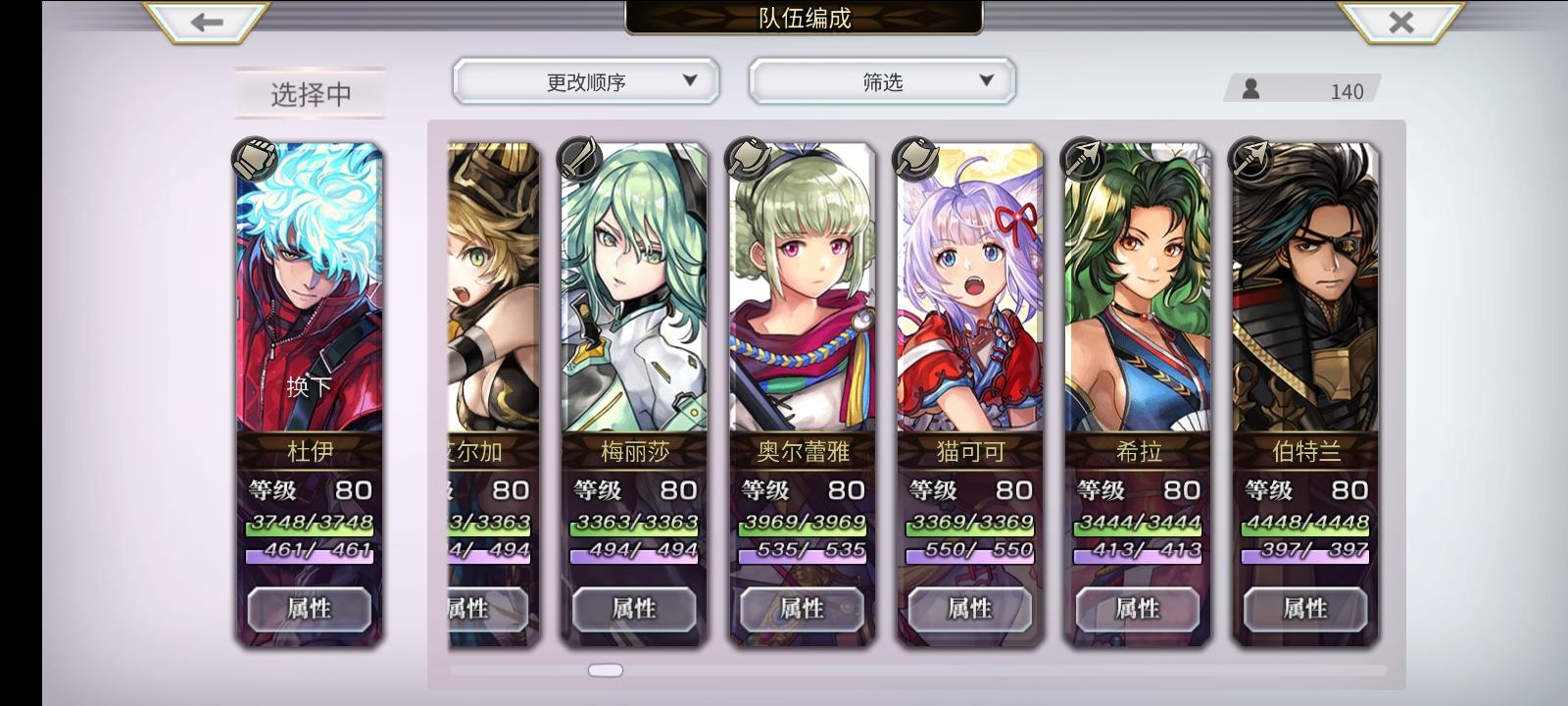1568x706 pixels.
Task: Open 属性 details for 梅丽莎
Action: [632, 609]
